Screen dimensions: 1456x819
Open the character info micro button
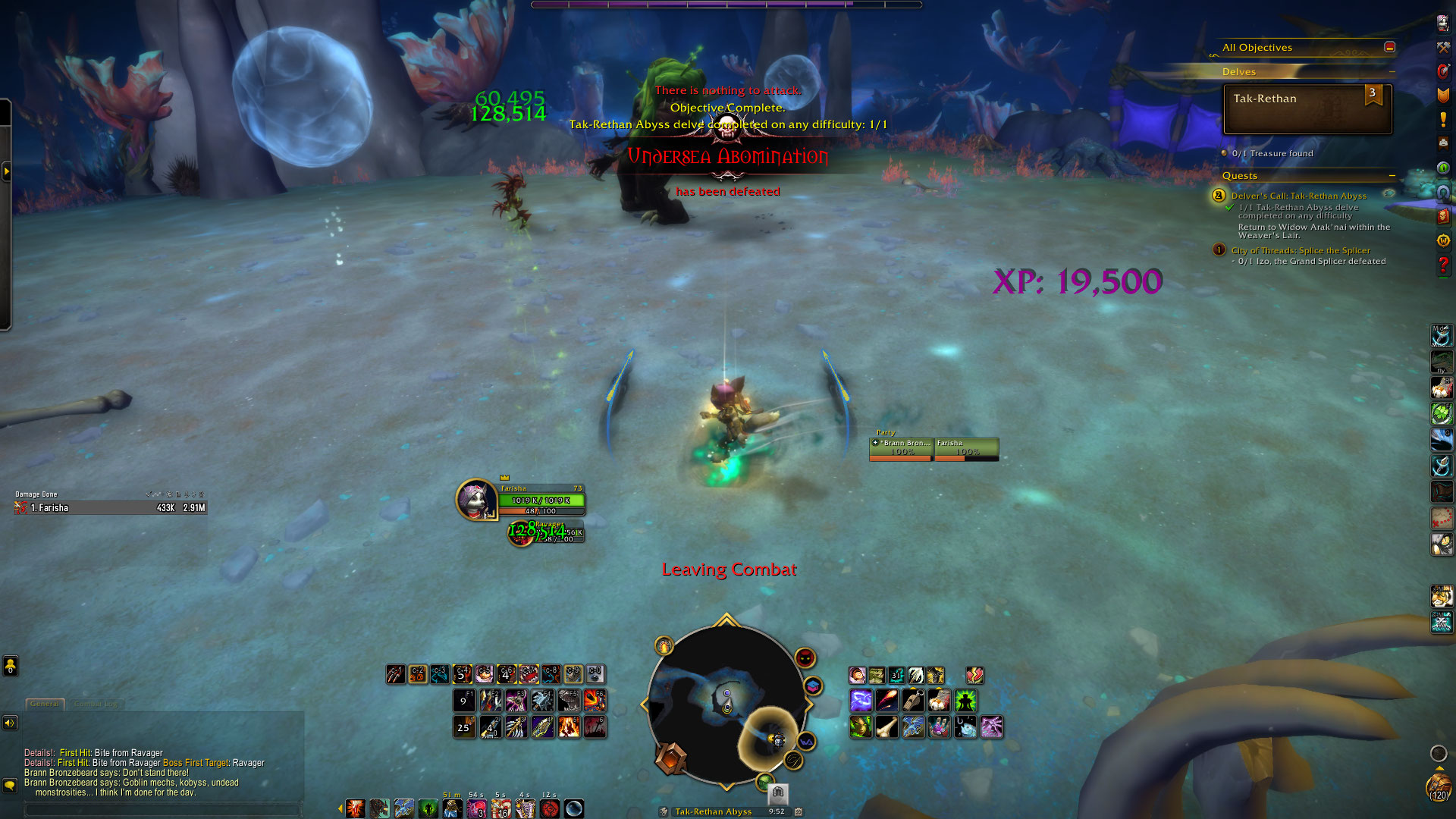[1442, 23]
